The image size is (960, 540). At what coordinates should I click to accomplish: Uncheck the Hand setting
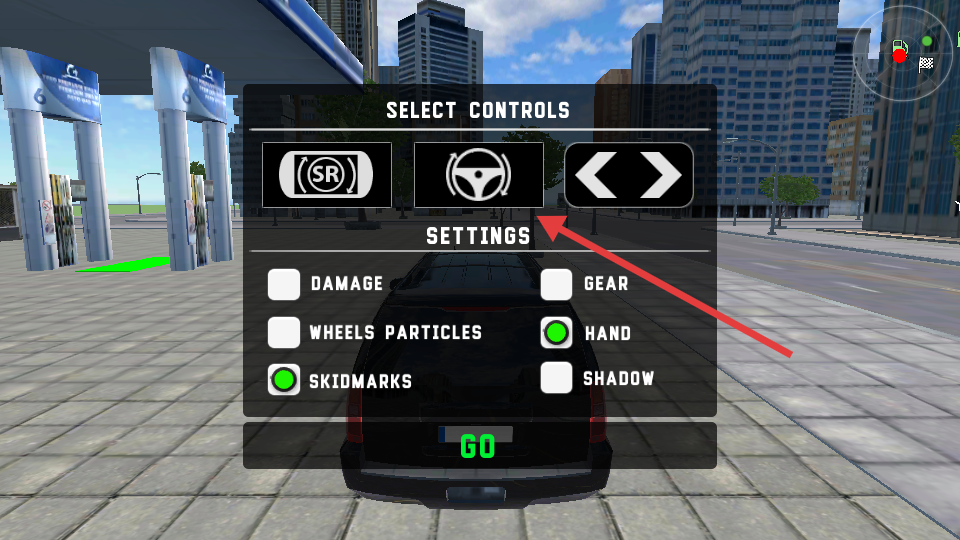[556, 332]
